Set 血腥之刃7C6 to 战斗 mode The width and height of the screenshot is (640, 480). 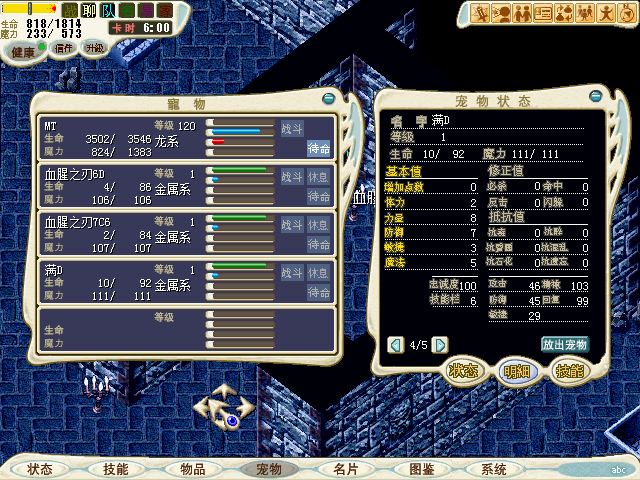tap(292, 224)
